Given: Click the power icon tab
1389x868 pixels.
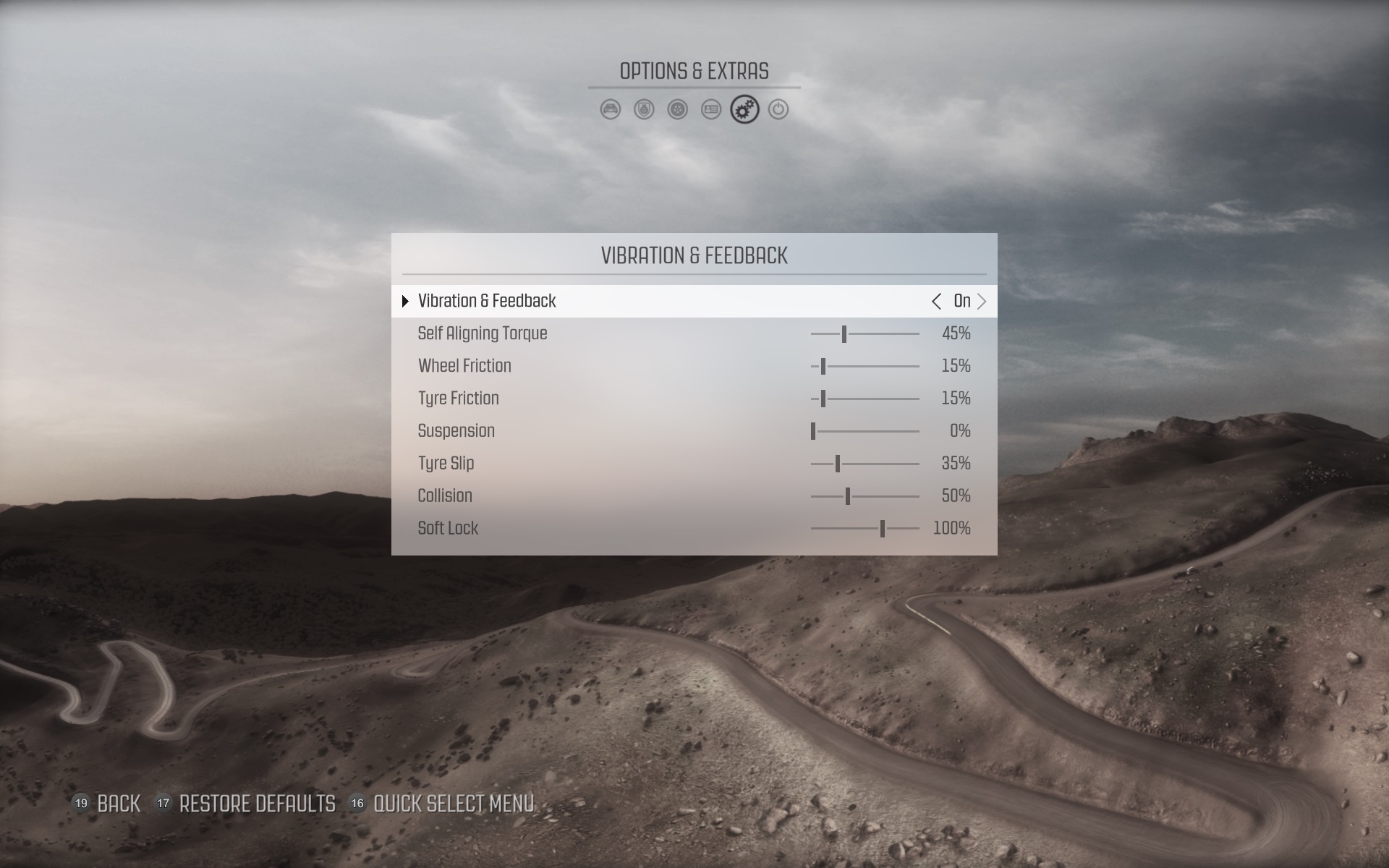Looking at the screenshot, I should (x=778, y=110).
